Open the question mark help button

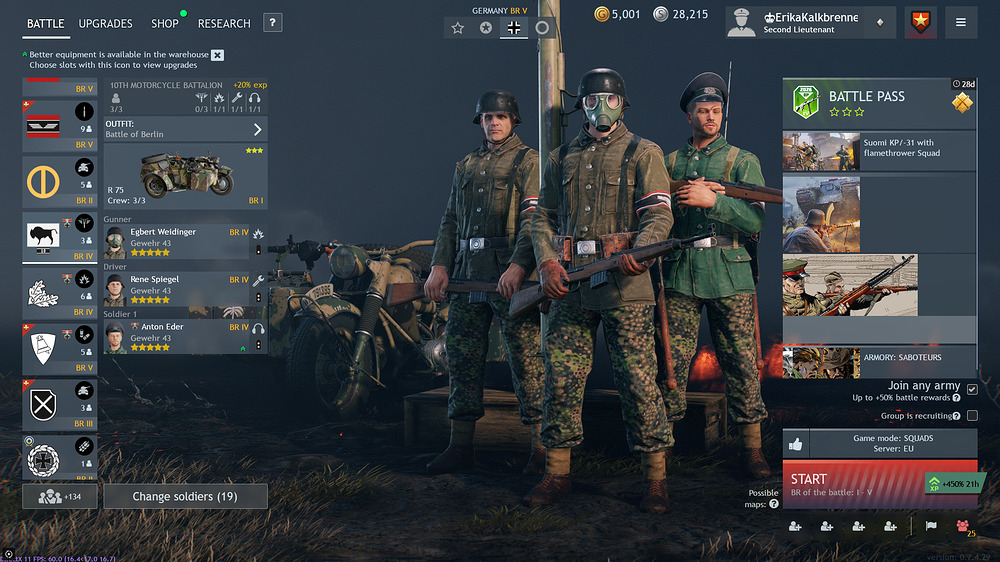pos(273,23)
